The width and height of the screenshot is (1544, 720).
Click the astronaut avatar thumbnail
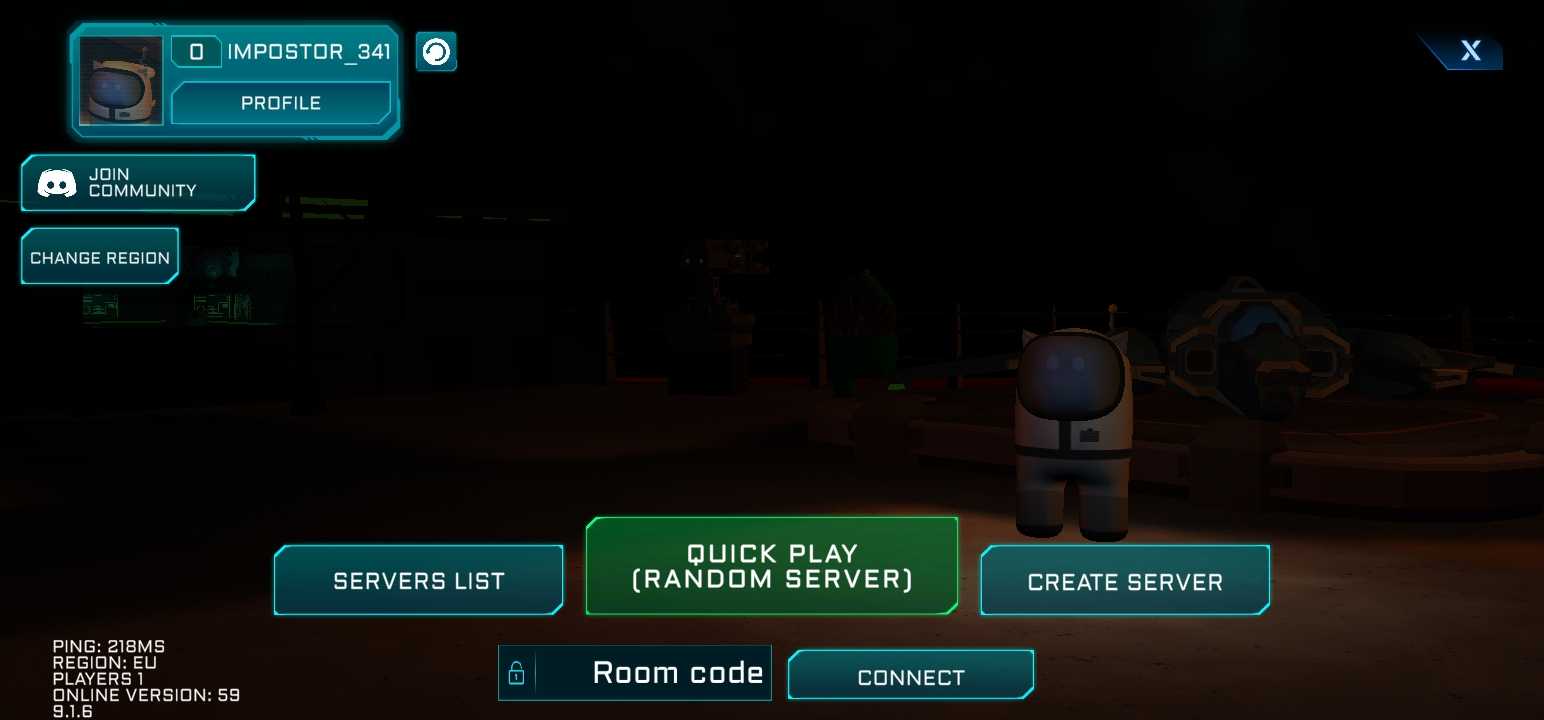coord(121,81)
